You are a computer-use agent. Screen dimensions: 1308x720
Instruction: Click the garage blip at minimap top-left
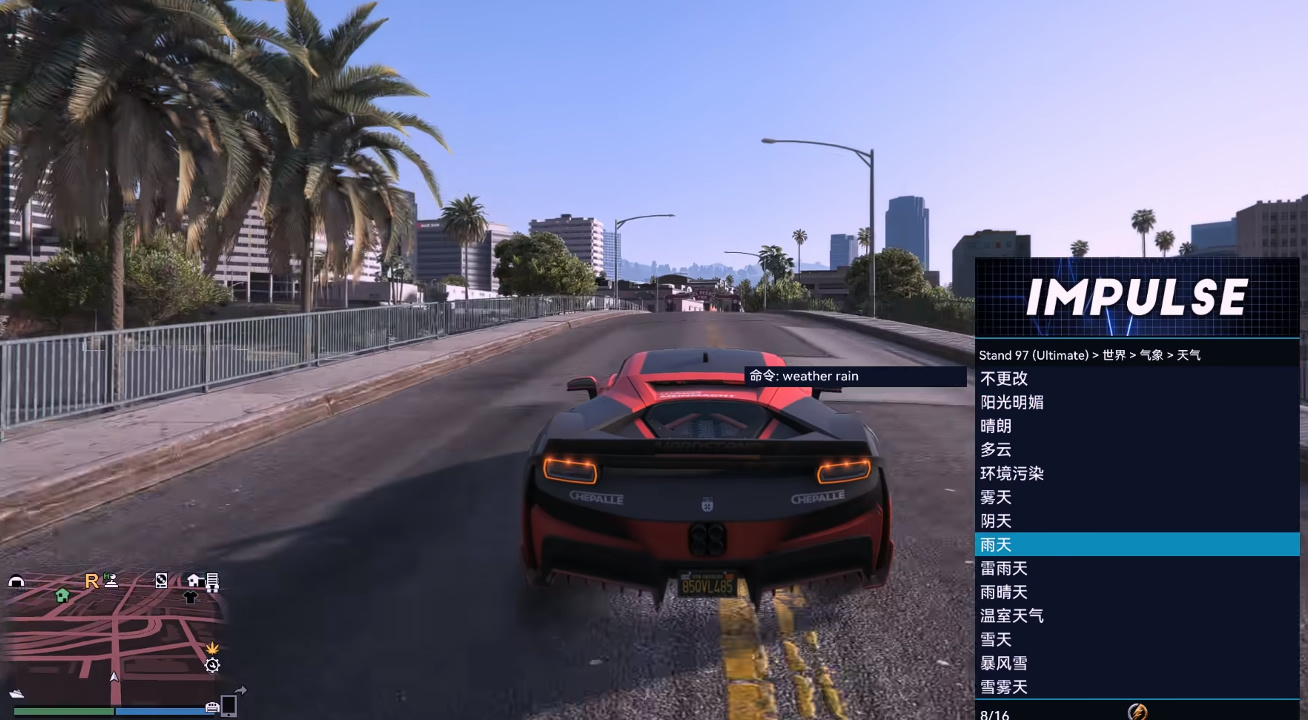(17, 581)
